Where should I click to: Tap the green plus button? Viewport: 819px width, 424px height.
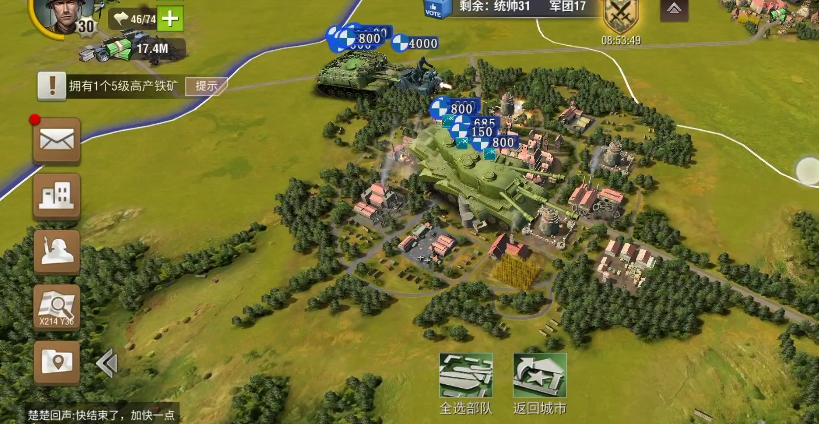click(171, 18)
